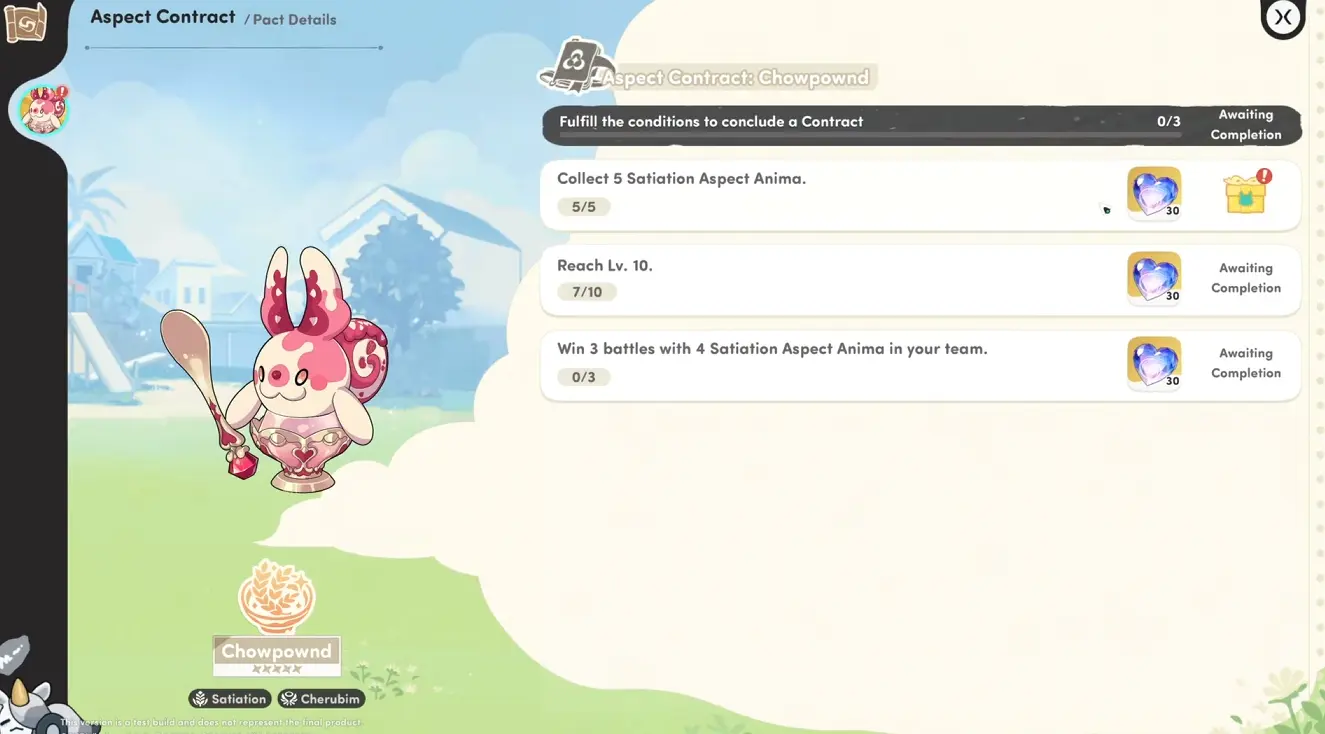Screen dimensions: 1325x734
Task: Open the orange Satiation aspect emblem
Action: coord(277,597)
